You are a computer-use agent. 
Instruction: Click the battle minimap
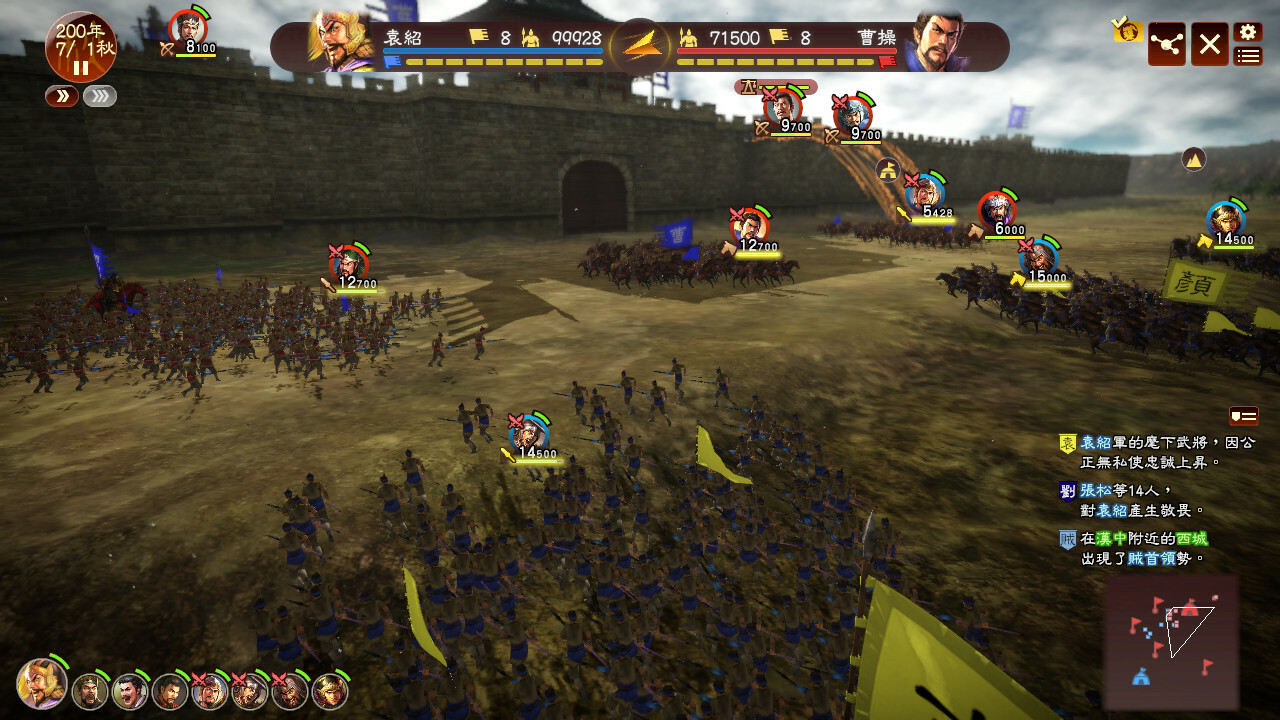(x=1171, y=640)
